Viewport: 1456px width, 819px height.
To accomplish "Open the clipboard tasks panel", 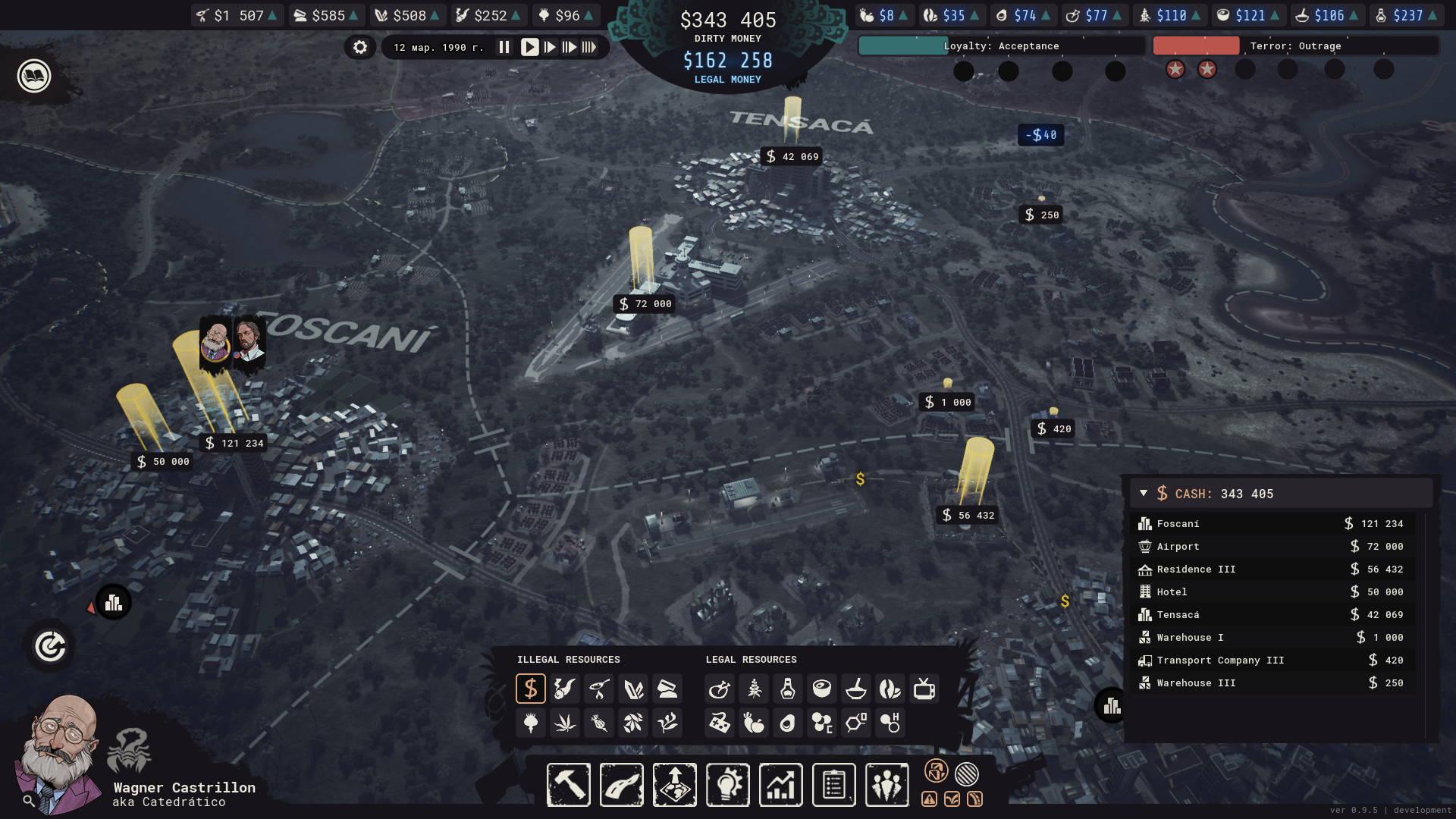I will pyautogui.click(x=834, y=785).
